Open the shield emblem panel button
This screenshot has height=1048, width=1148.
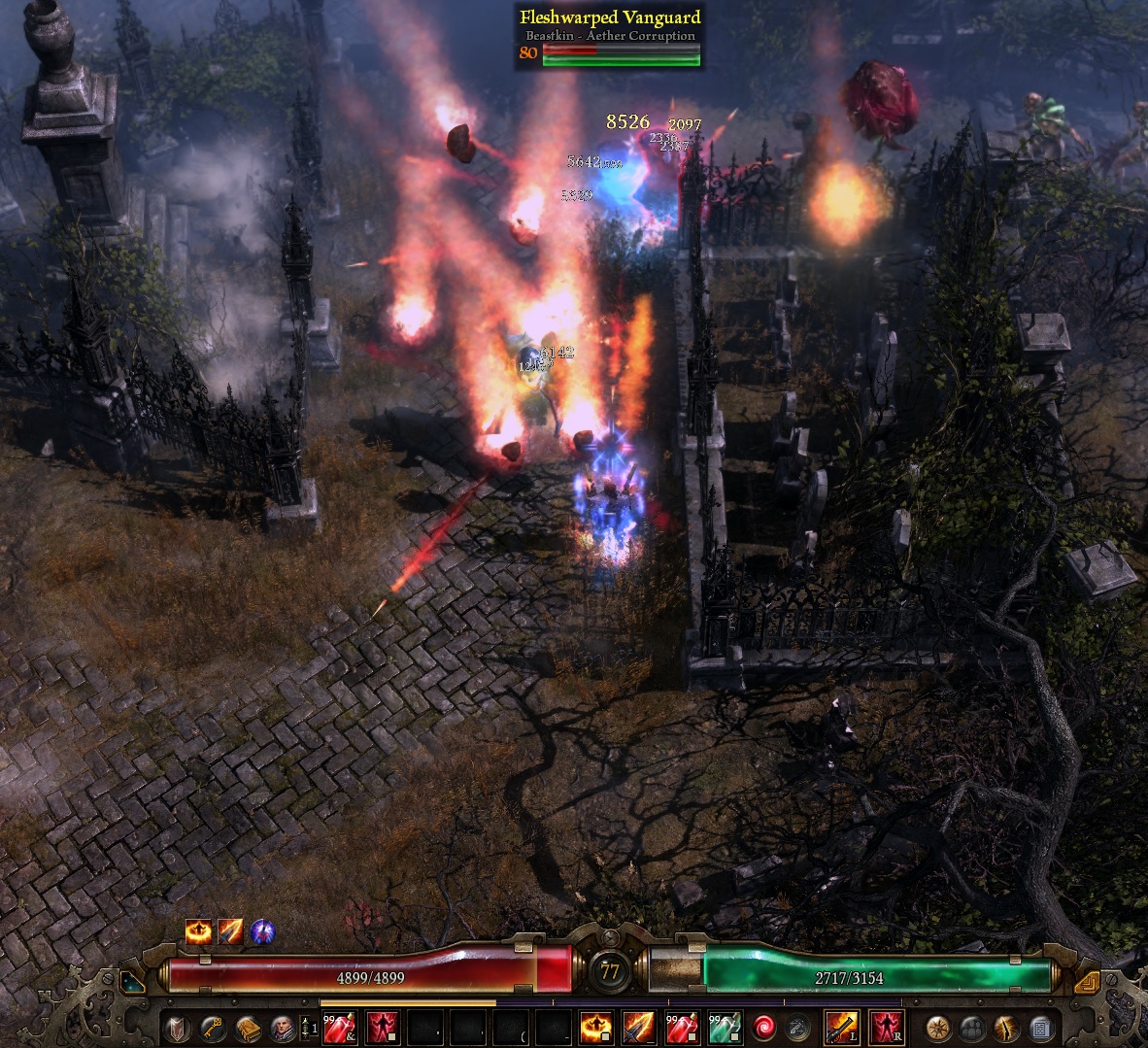[x=178, y=1027]
